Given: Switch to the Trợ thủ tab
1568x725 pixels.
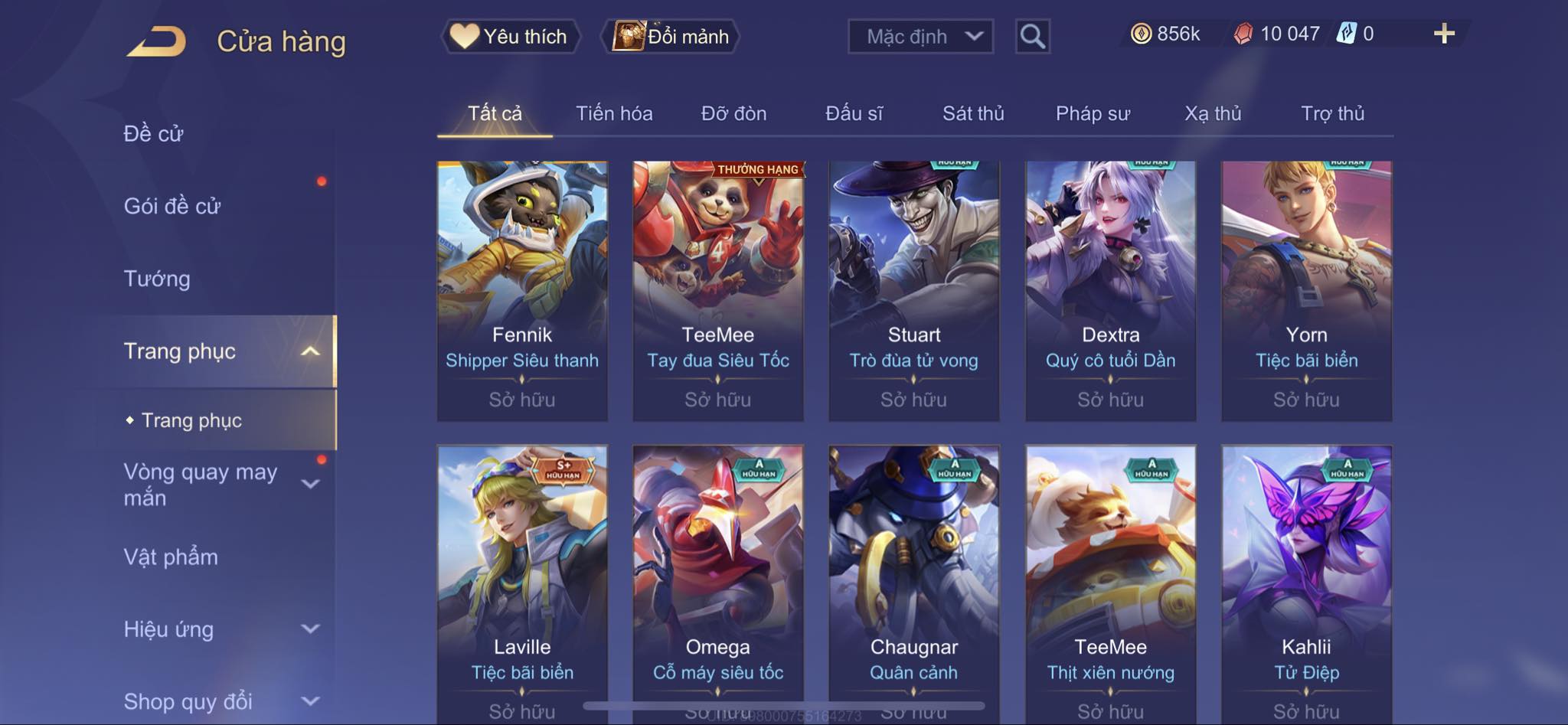Looking at the screenshot, I should coord(1332,113).
